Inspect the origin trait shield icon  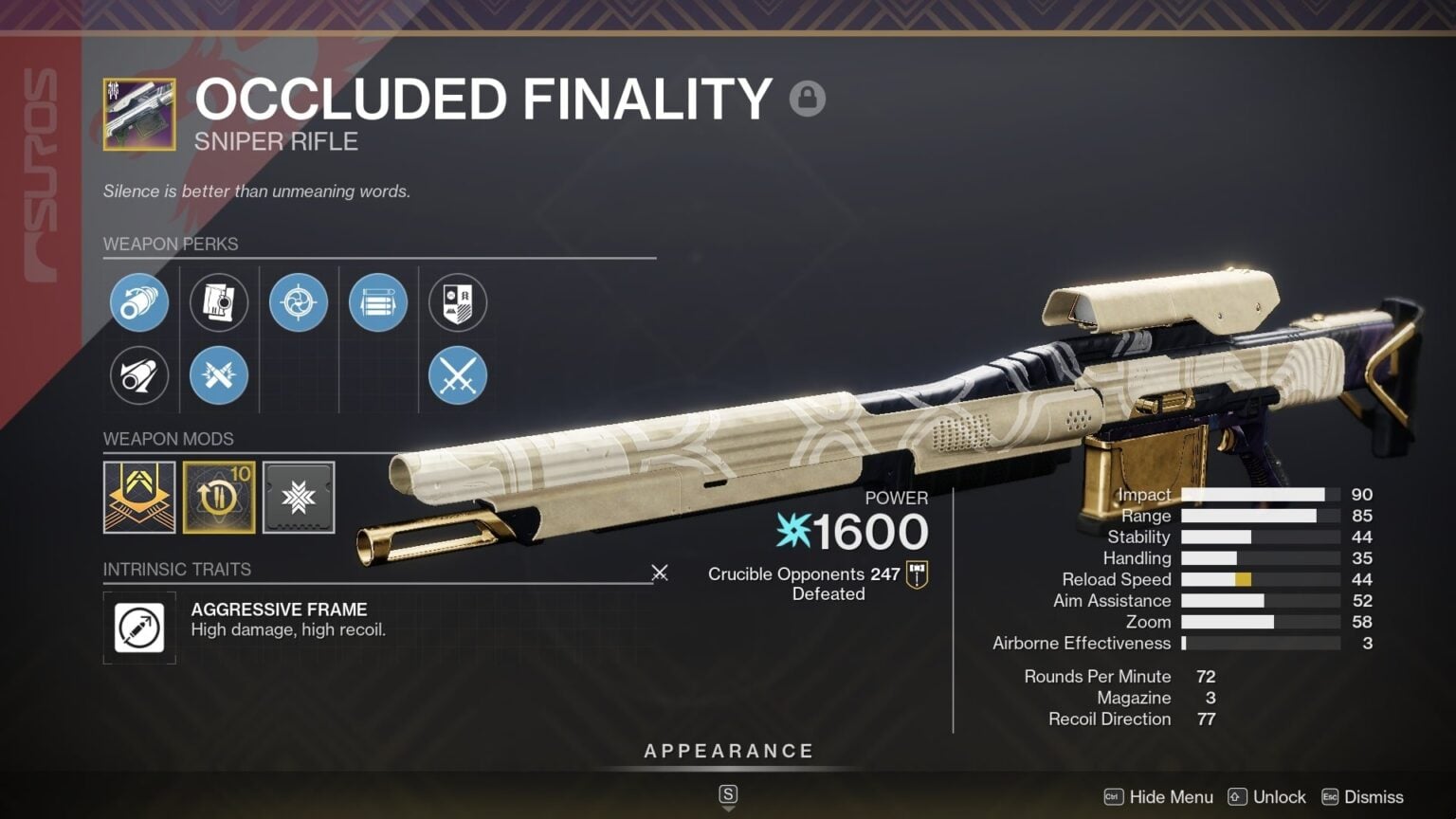click(458, 301)
